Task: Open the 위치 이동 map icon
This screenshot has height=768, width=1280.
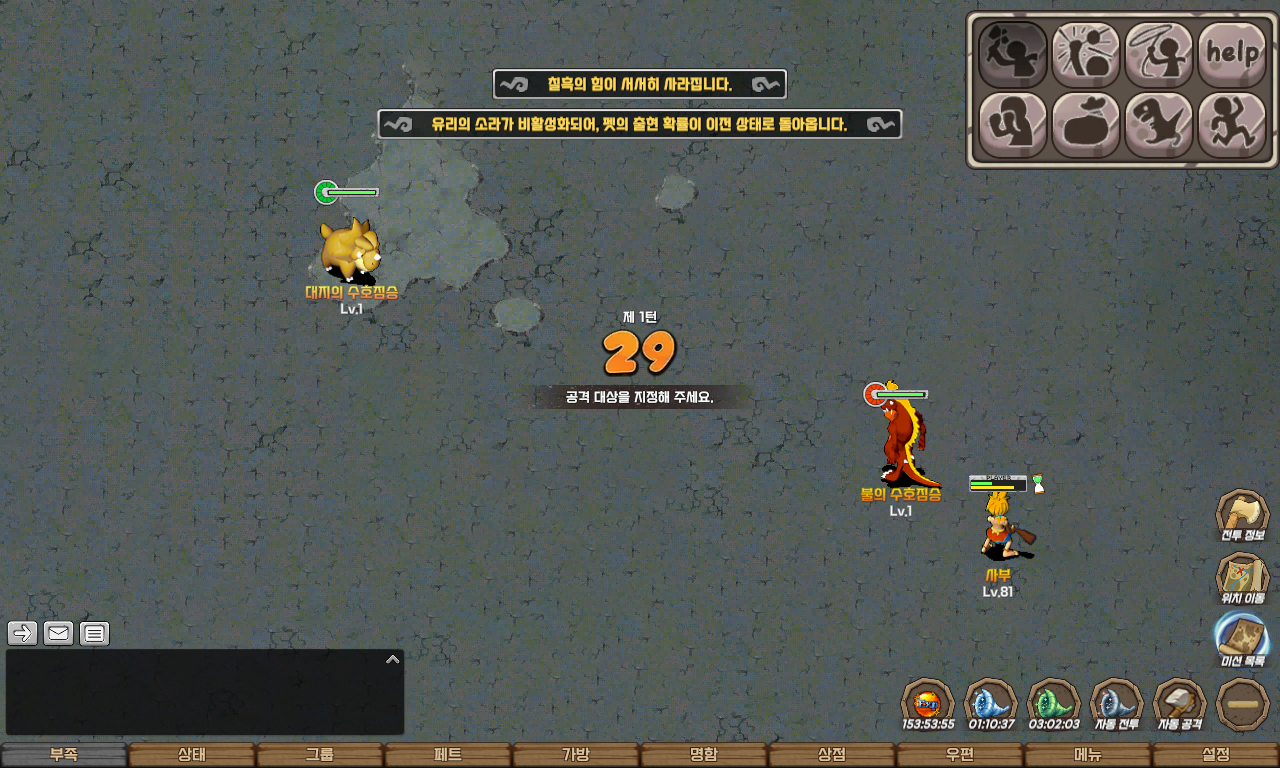Action: click(x=1242, y=580)
